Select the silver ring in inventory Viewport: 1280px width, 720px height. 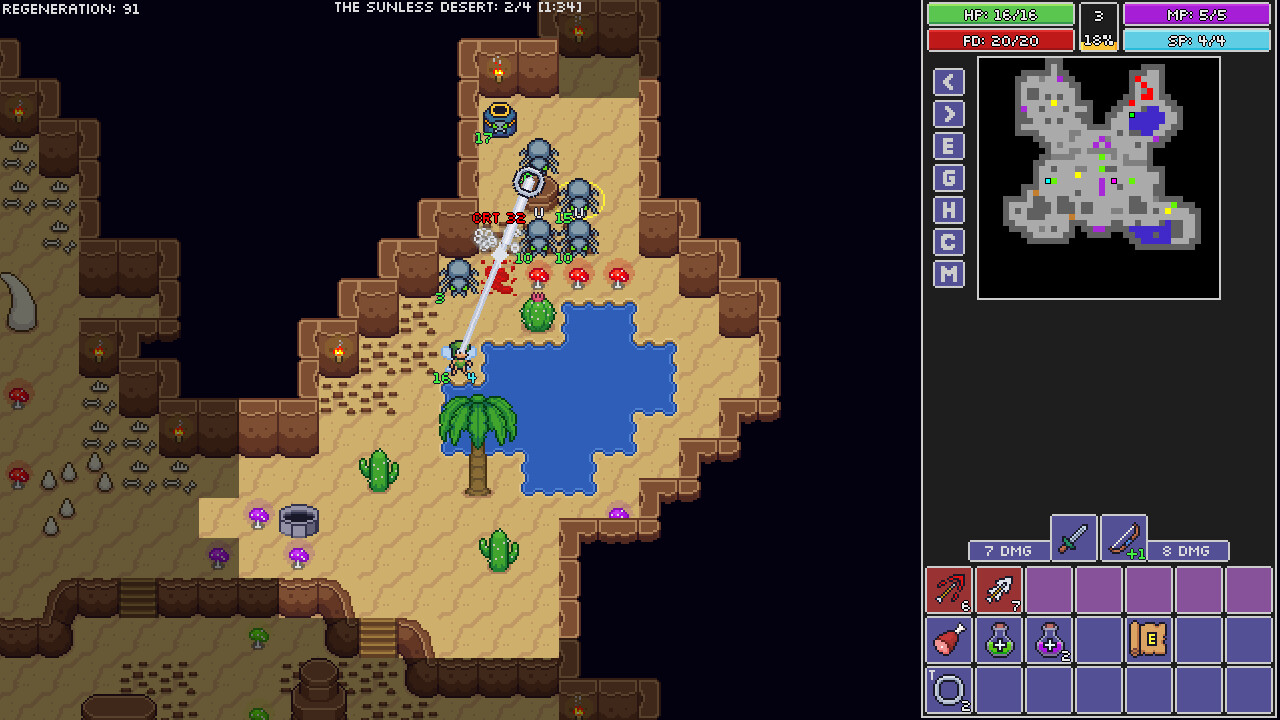coord(947,691)
